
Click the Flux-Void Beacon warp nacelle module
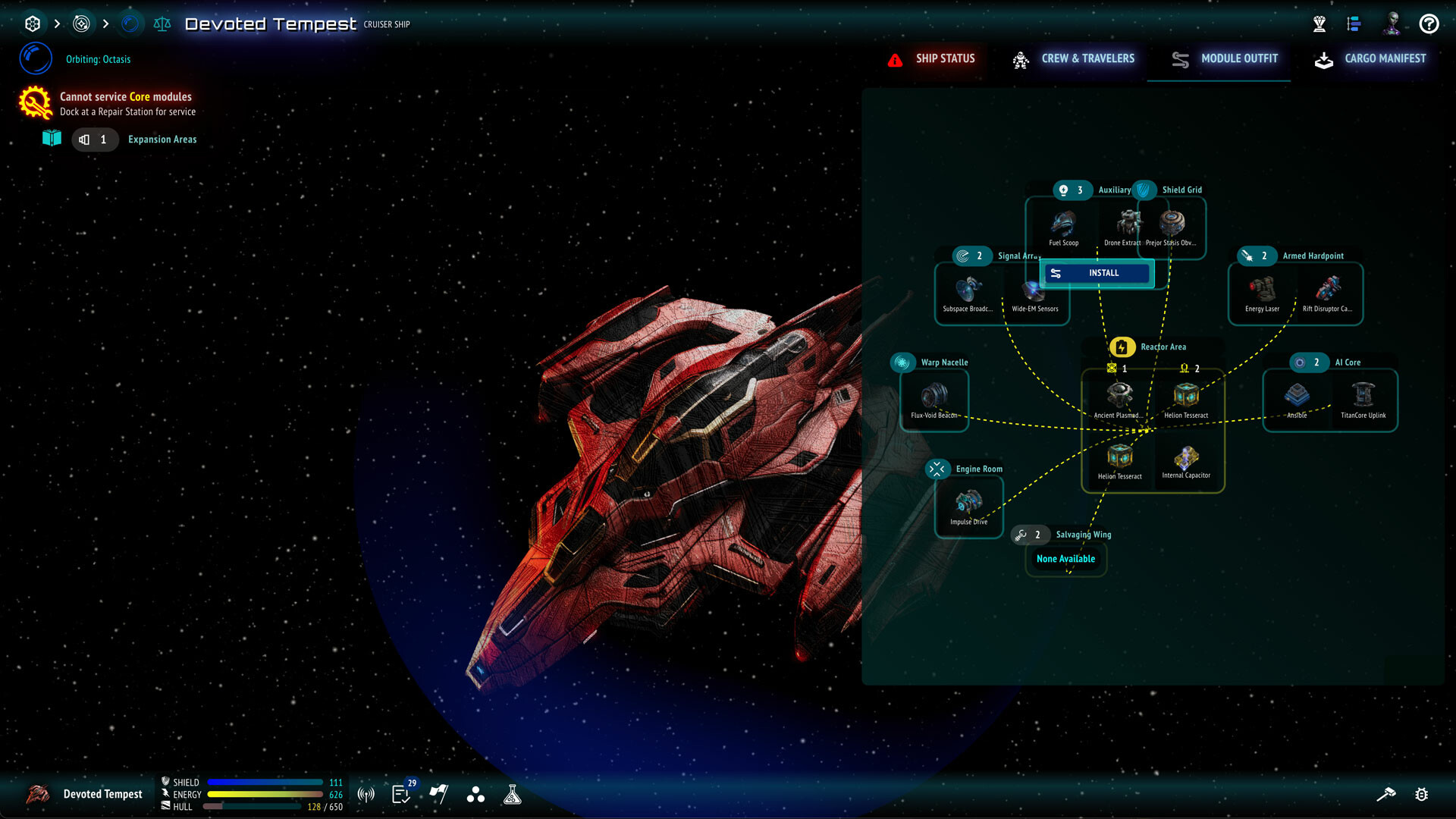click(933, 396)
